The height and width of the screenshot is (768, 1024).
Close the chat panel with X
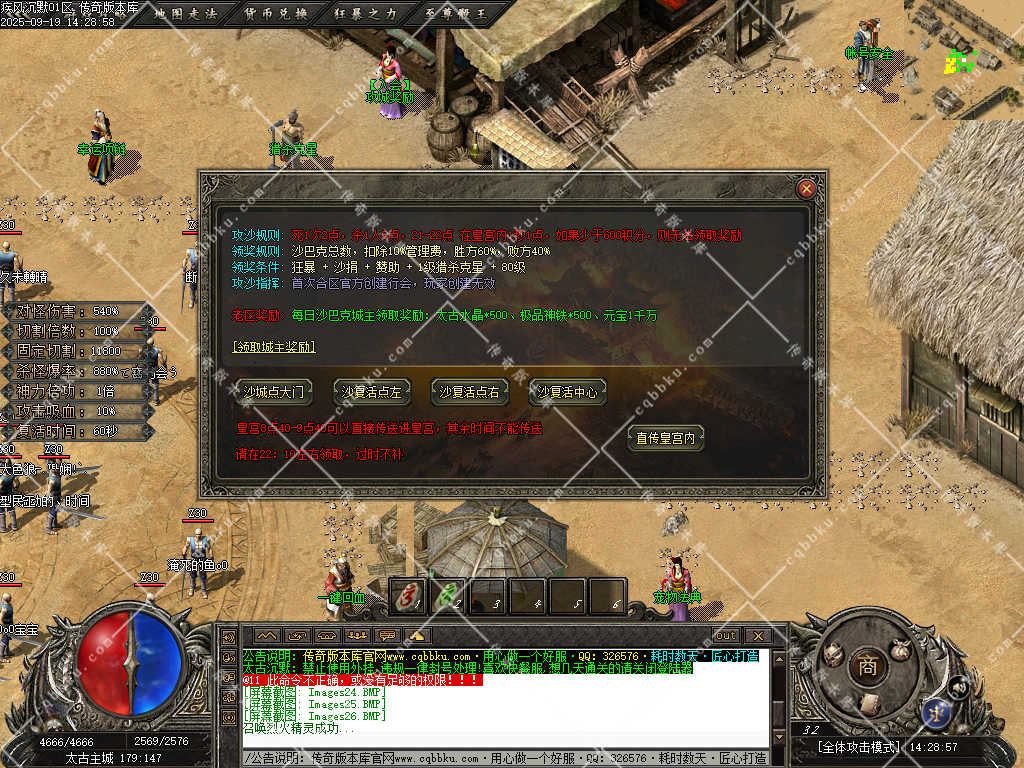pos(757,635)
